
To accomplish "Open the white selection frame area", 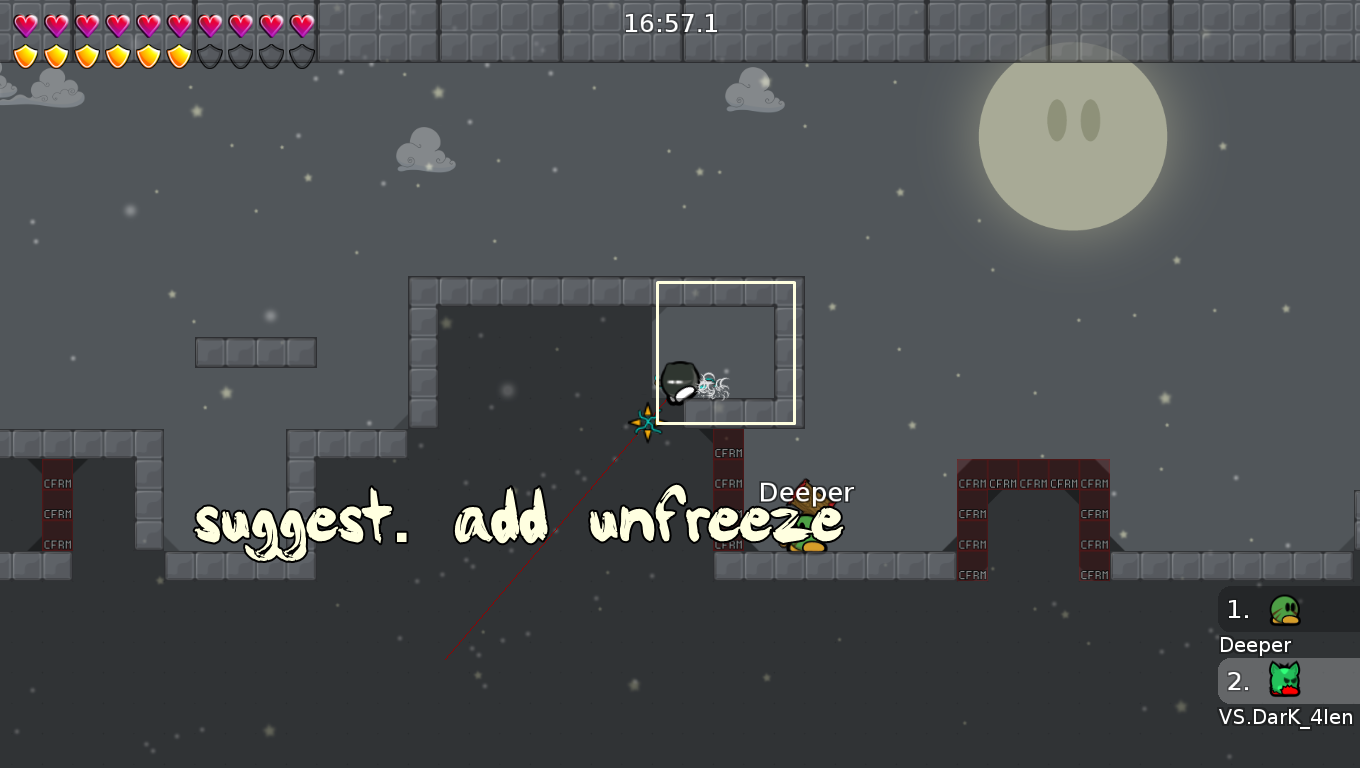I will (x=728, y=352).
